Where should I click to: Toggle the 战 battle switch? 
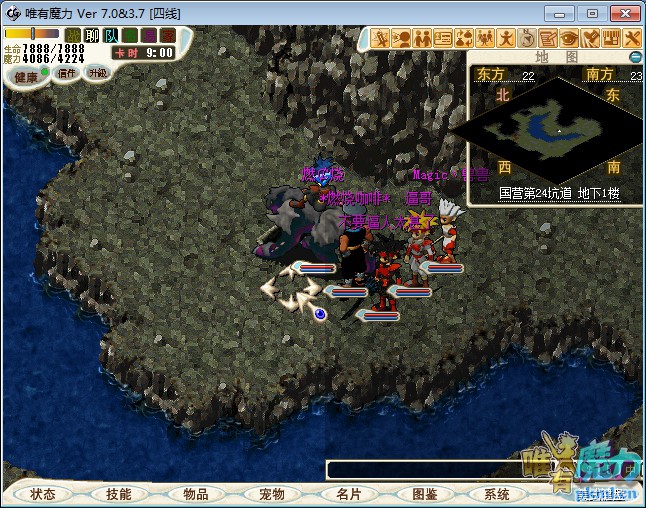[x=73, y=36]
